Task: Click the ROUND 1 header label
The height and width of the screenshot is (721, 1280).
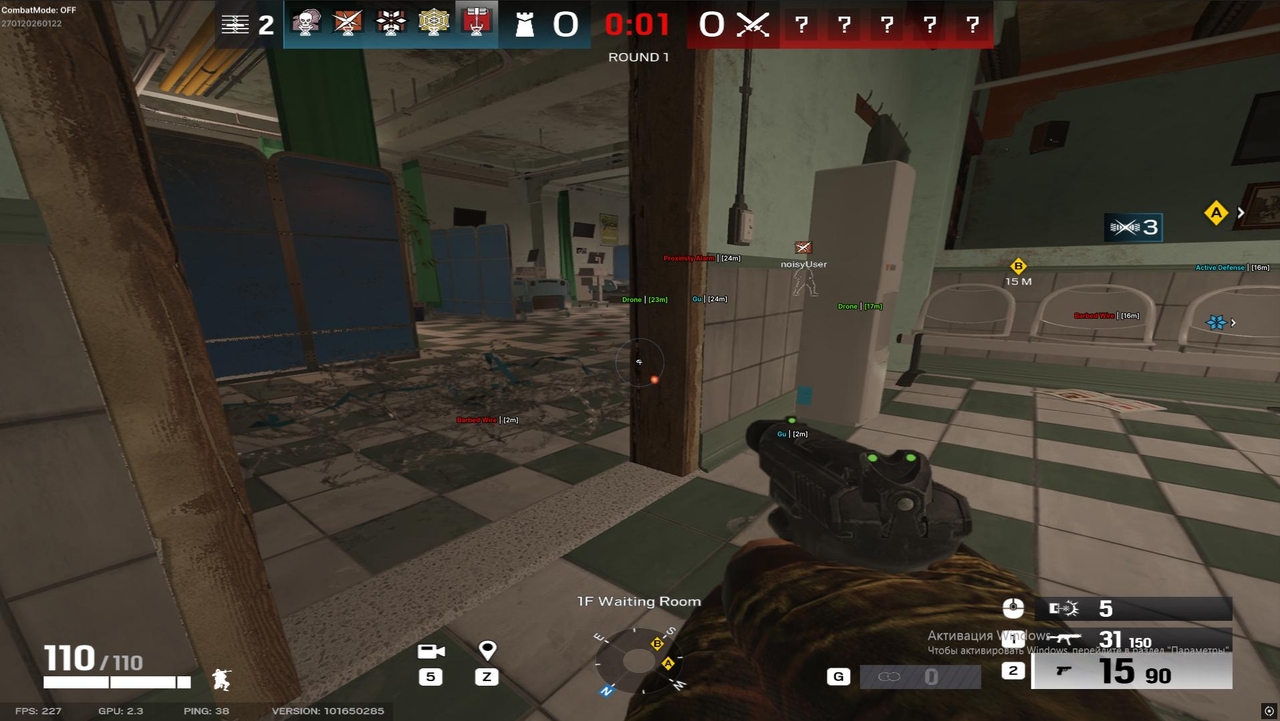Action: 638,57
